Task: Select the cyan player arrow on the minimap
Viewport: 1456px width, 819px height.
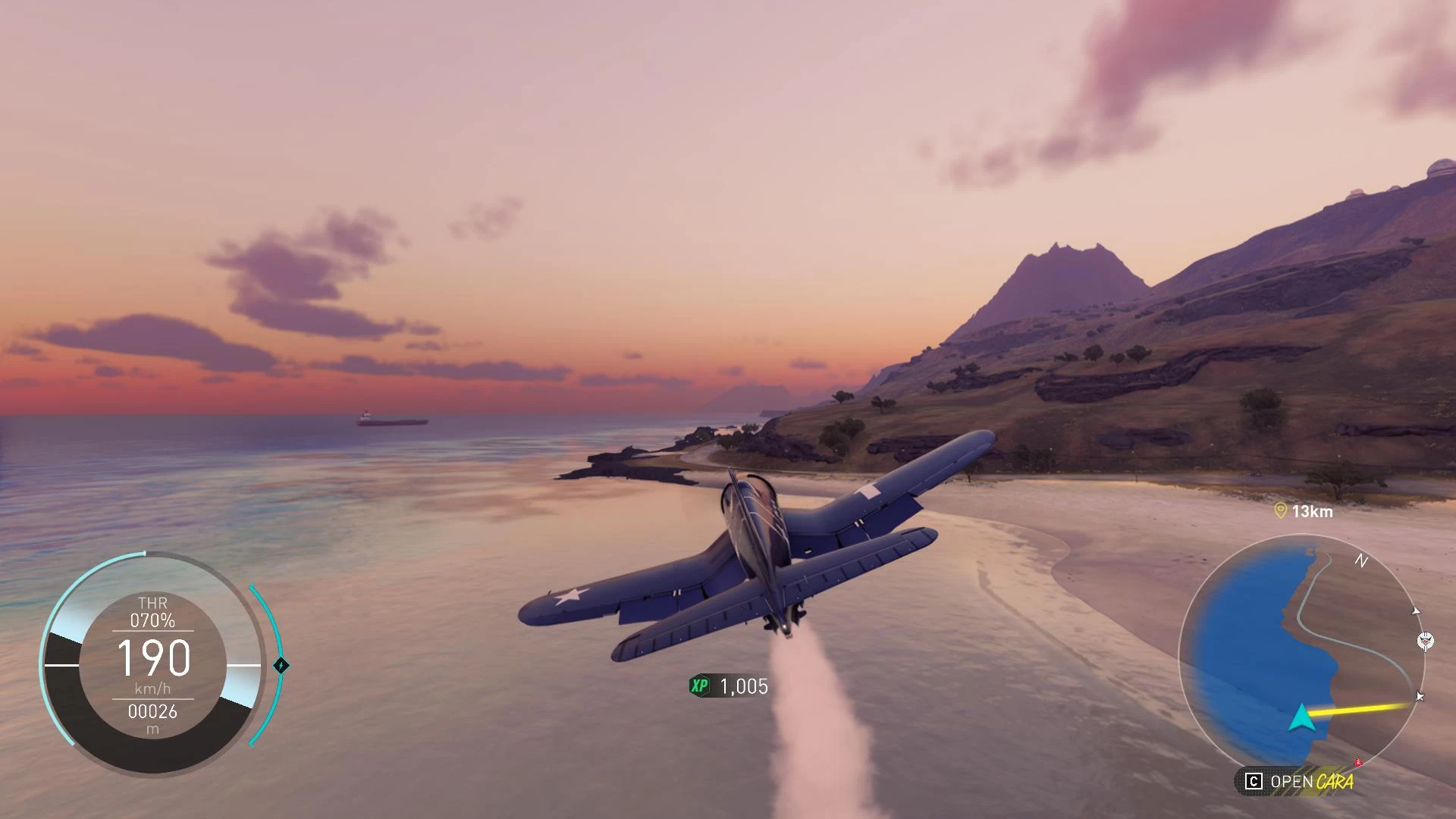Action: click(x=1301, y=717)
